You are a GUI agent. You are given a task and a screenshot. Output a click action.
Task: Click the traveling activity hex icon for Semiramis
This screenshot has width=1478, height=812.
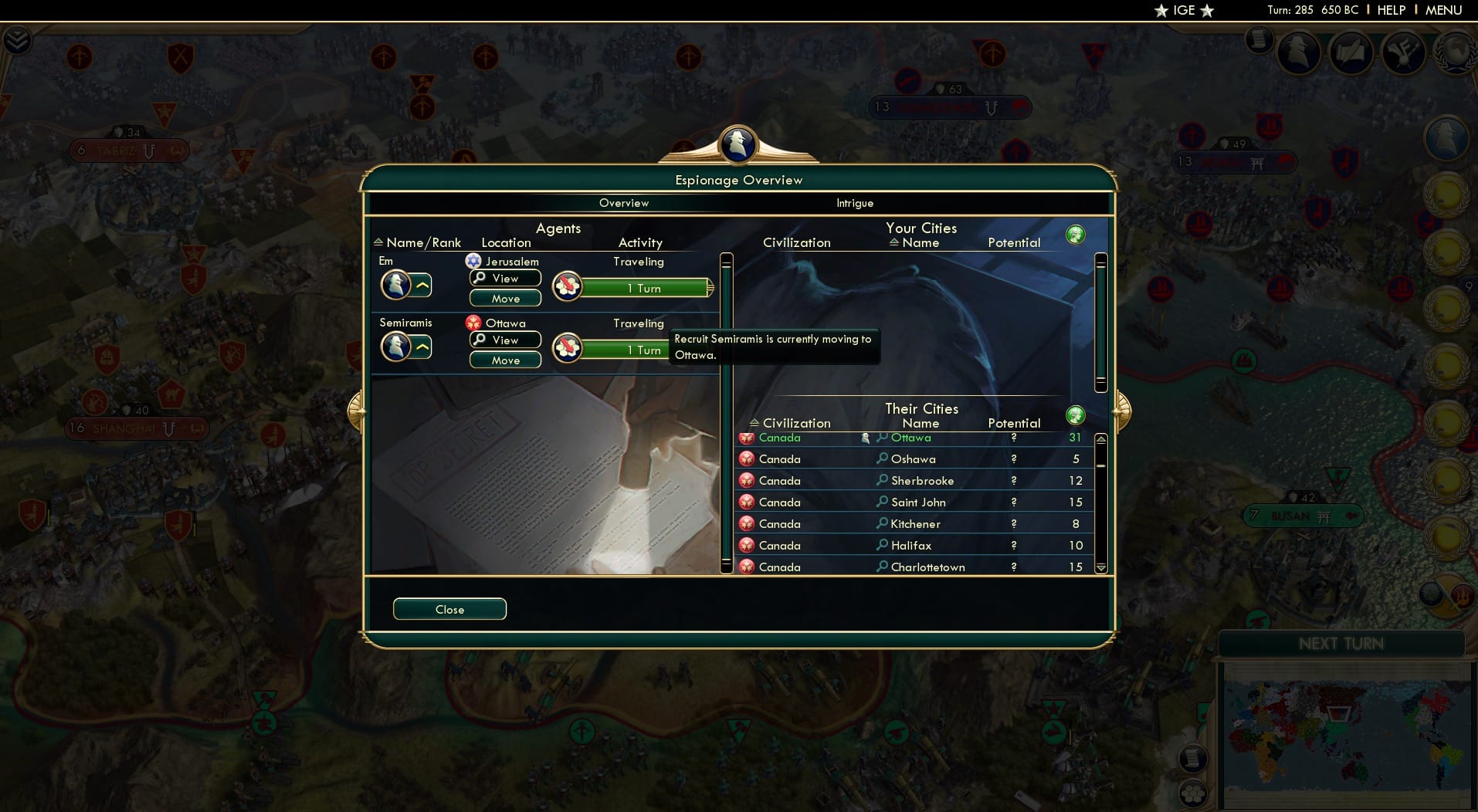coord(569,348)
